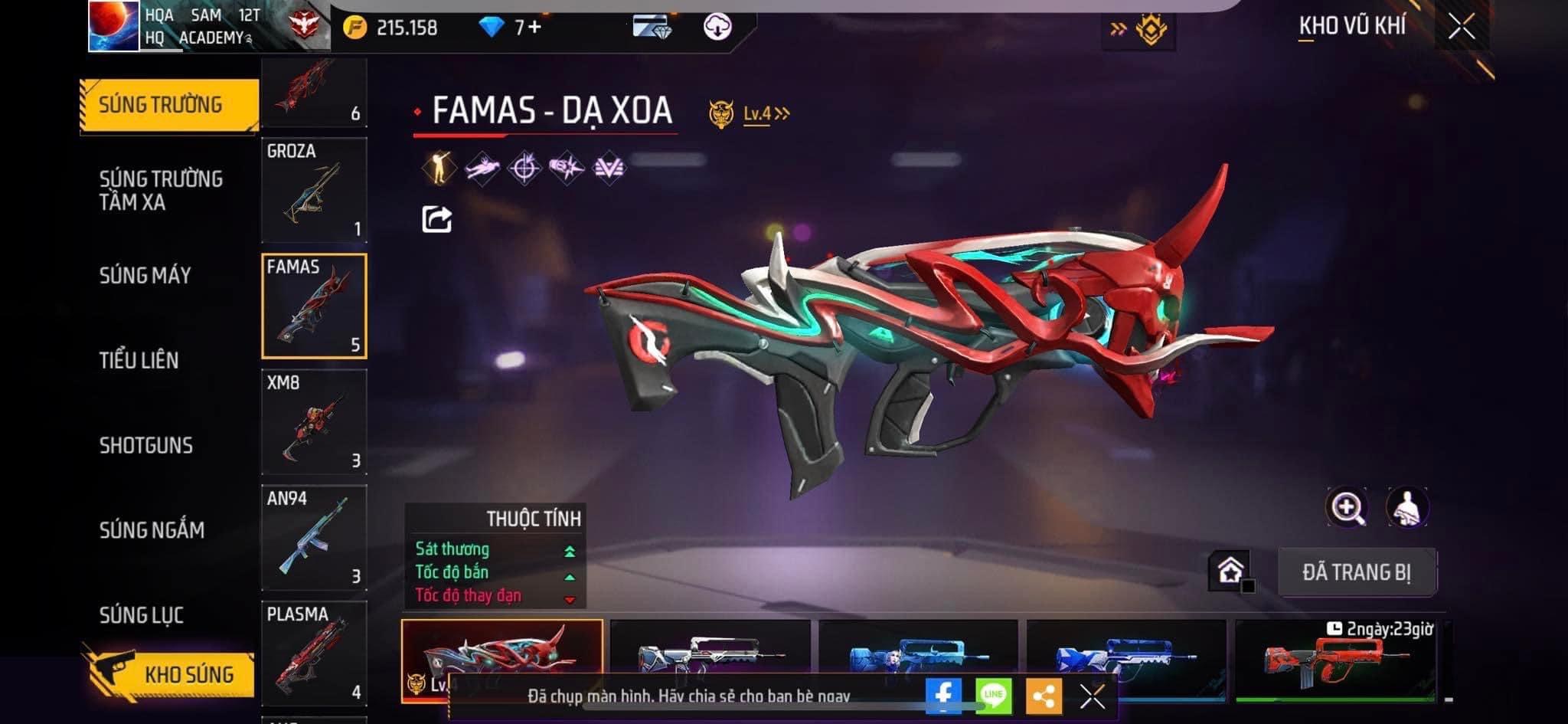This screenshot has width=1568, height=724.
Task: Select the GROZA weapon slot
Action: [x=314, y=190]
